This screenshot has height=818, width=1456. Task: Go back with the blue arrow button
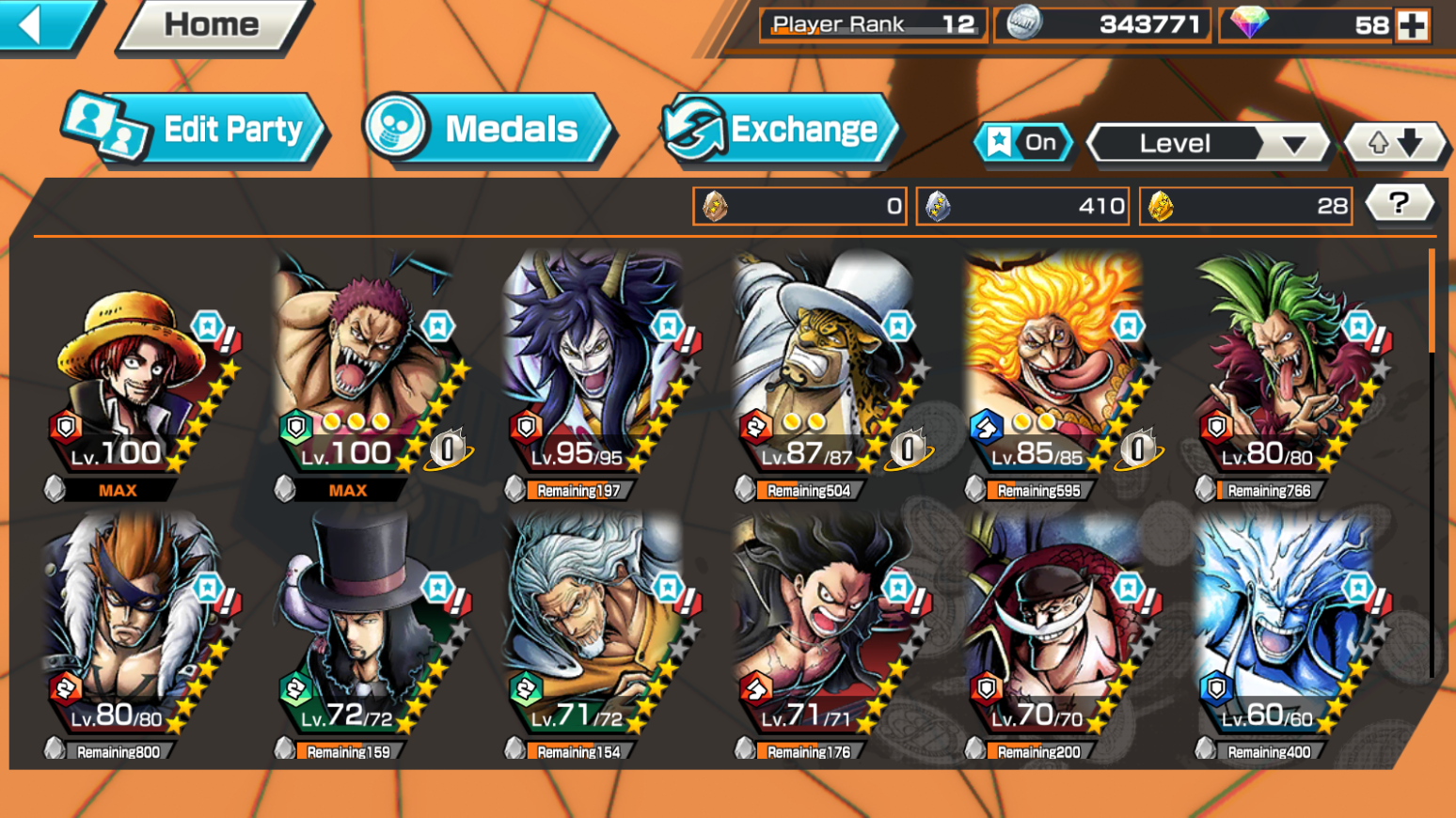tap(42, 24)
